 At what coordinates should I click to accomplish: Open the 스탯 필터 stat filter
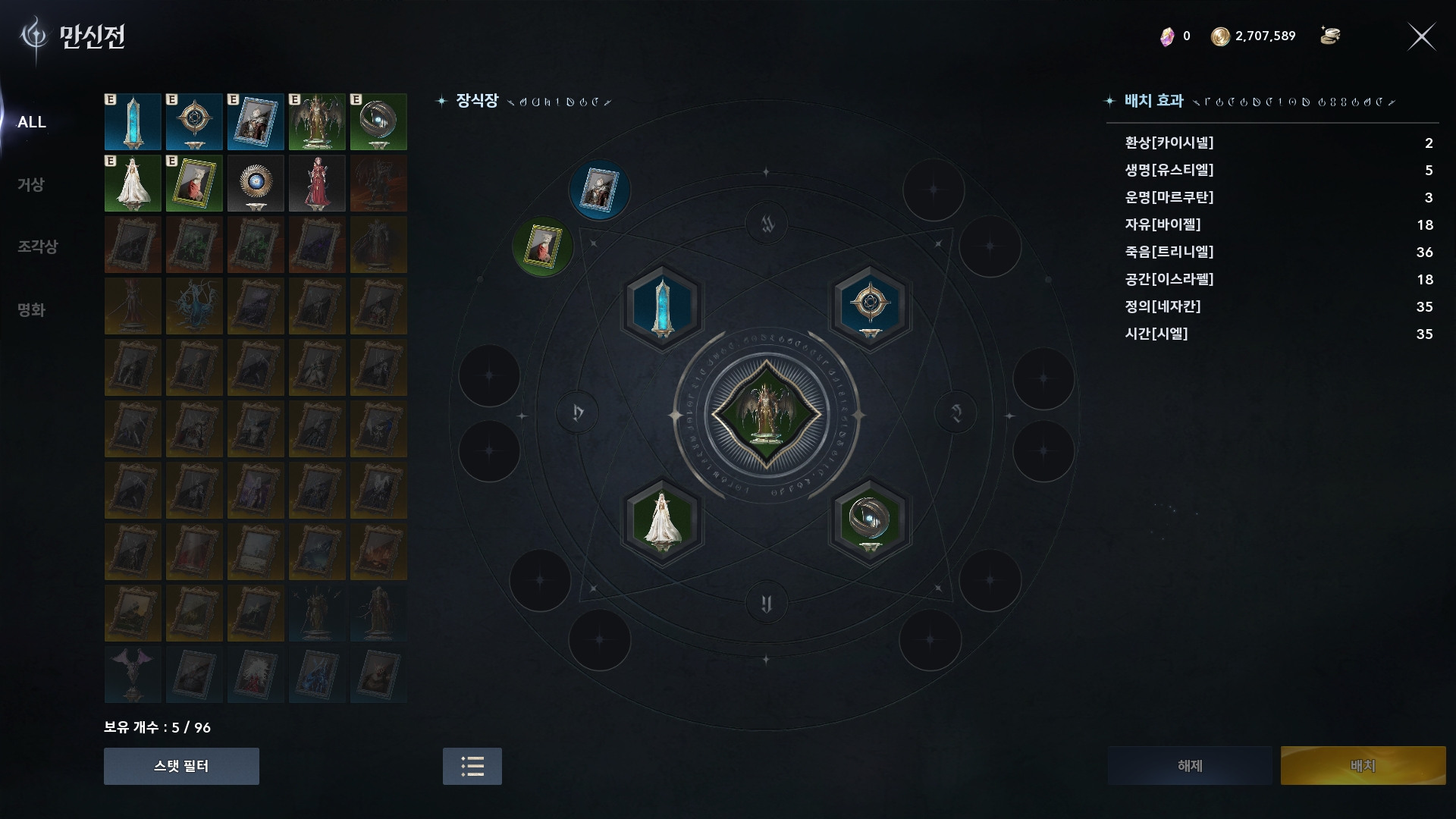click(181, 766)
